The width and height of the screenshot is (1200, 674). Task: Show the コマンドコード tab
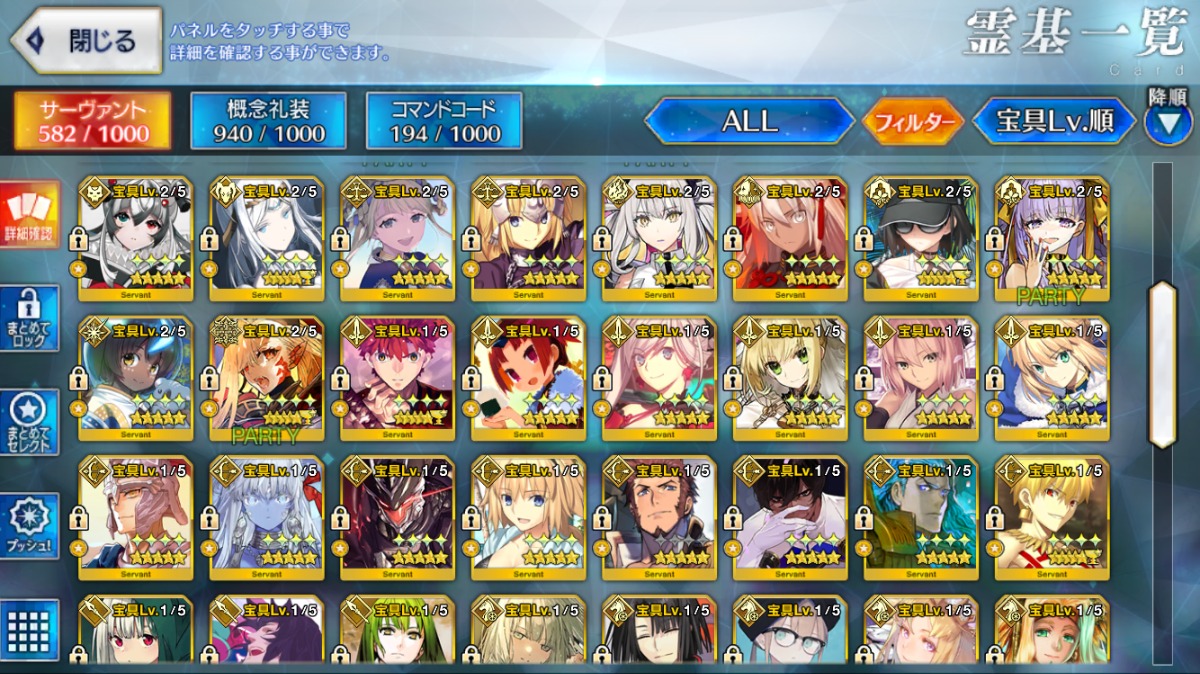pyautogui.click(x=444, y=122)
